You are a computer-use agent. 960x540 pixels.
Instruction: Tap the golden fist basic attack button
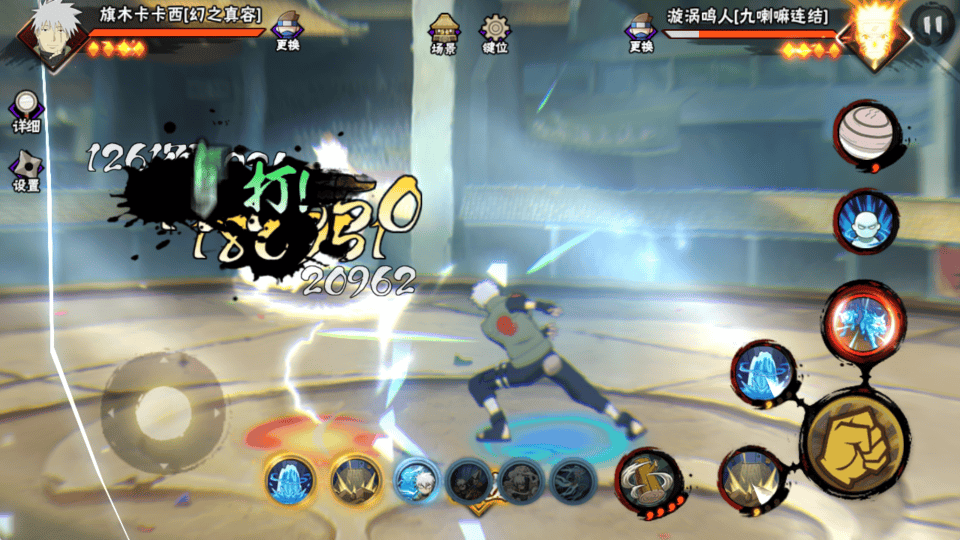click(x=855, y=440)
